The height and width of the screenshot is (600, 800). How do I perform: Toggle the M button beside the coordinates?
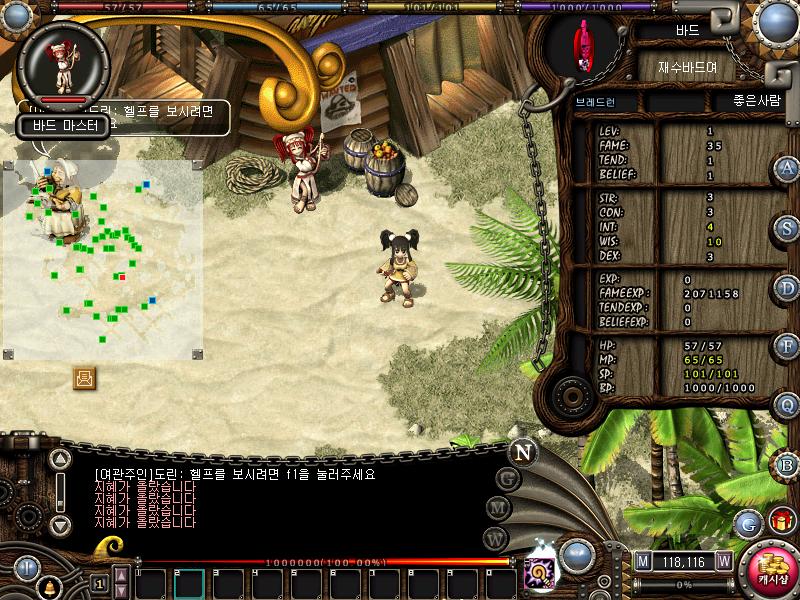pos(643,561)
